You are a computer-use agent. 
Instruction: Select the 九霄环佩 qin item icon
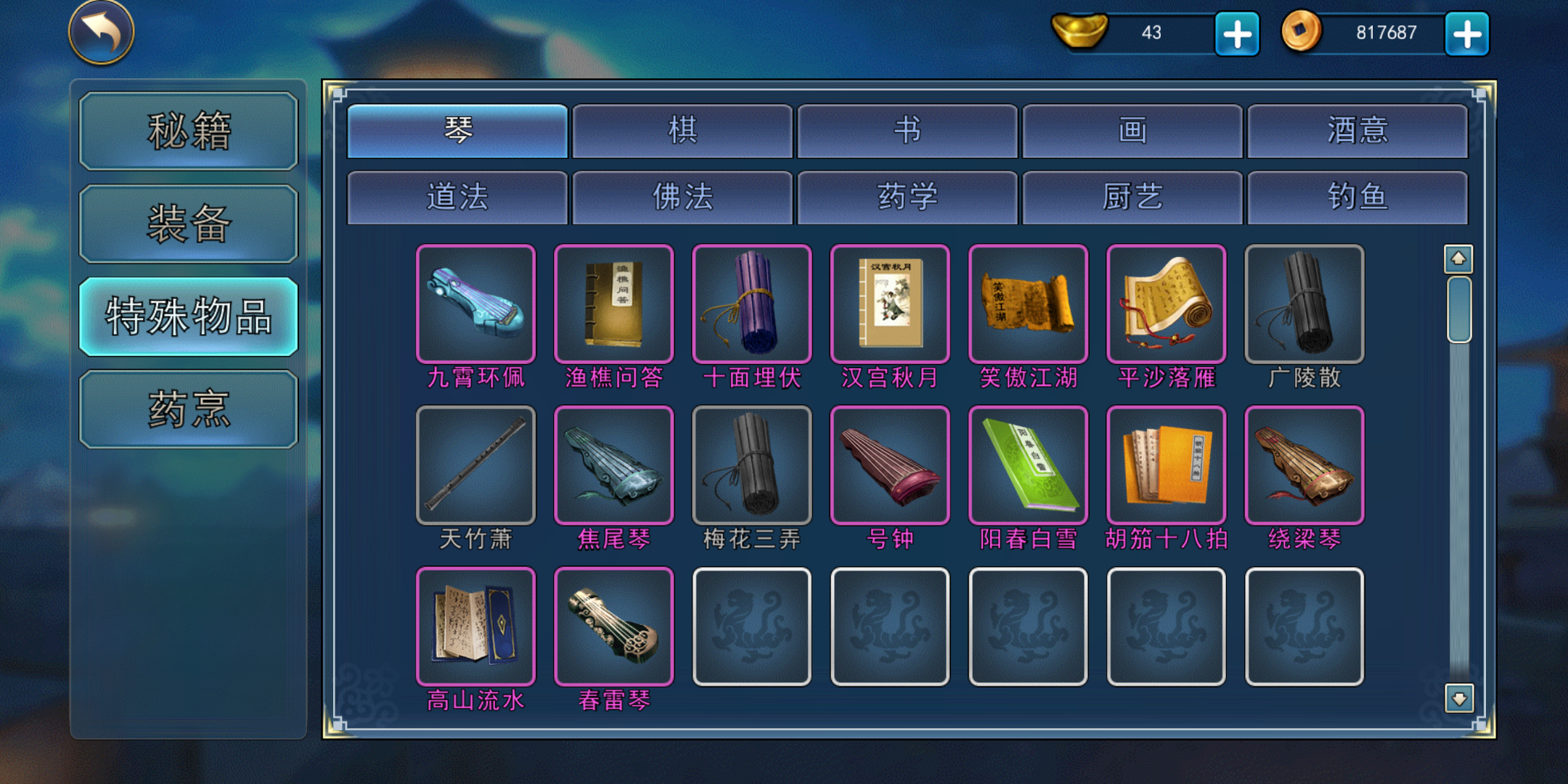click(475, 305)
